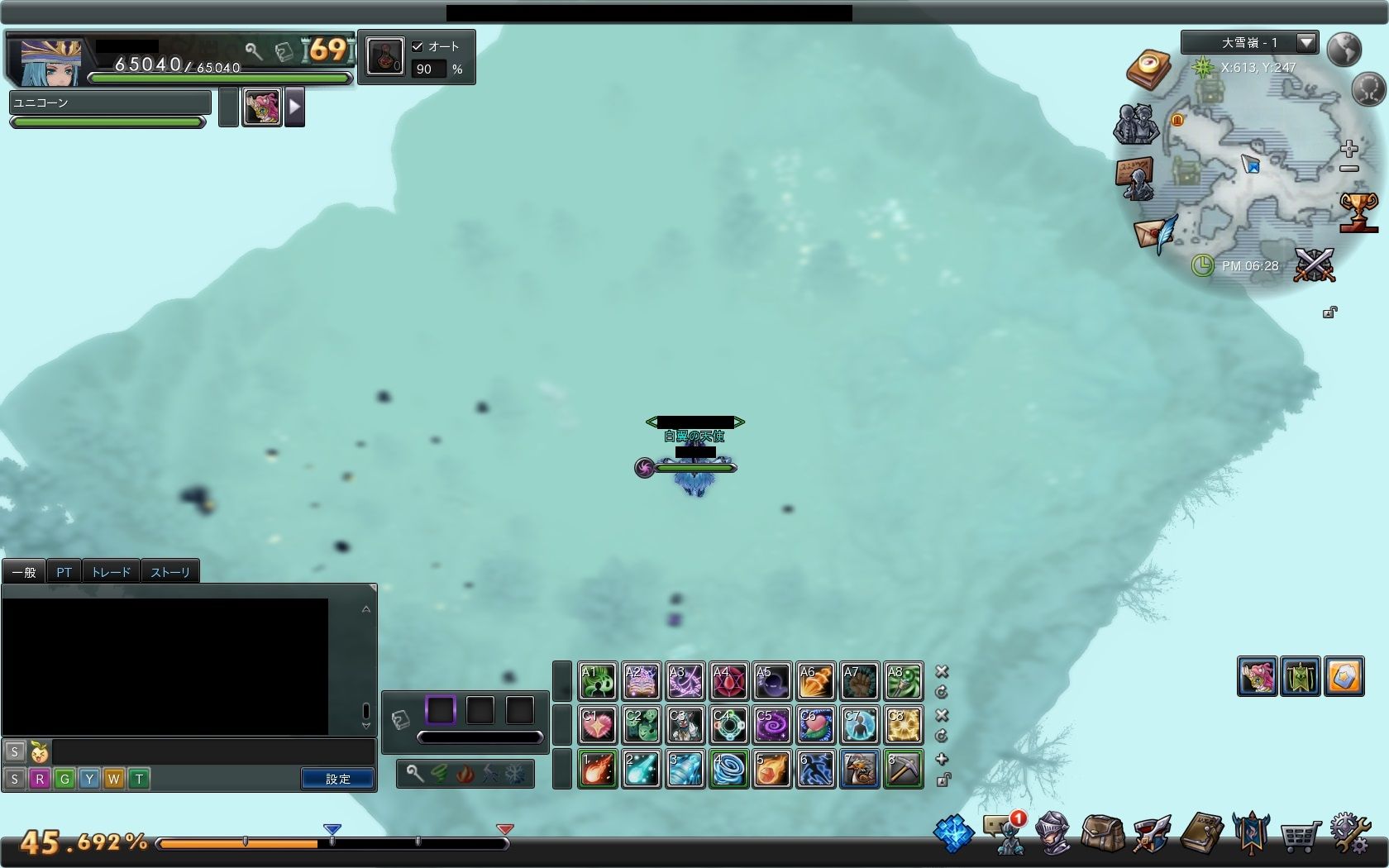This screenshot has width=1389, height=868.
Task: Zoom out the minimap with minus button
Action: (1349, 169)
